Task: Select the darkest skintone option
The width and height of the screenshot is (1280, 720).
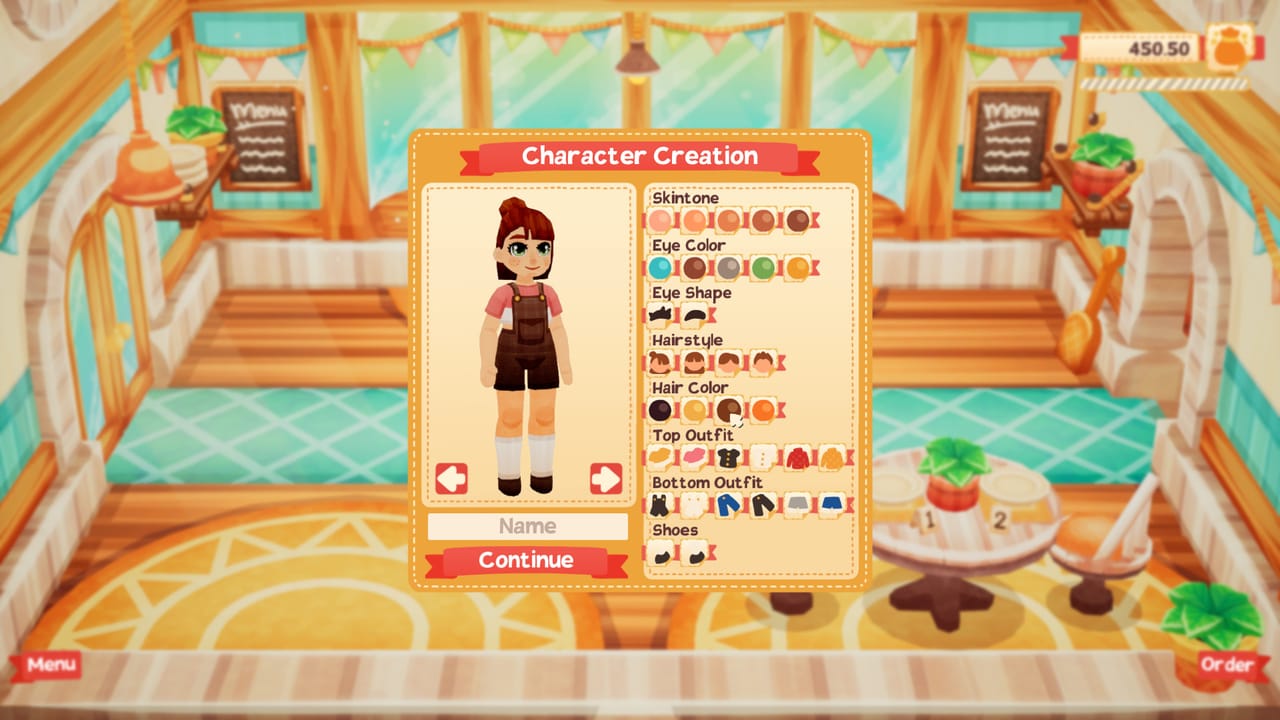Action: pyautogui.click(x=797, y=219)
